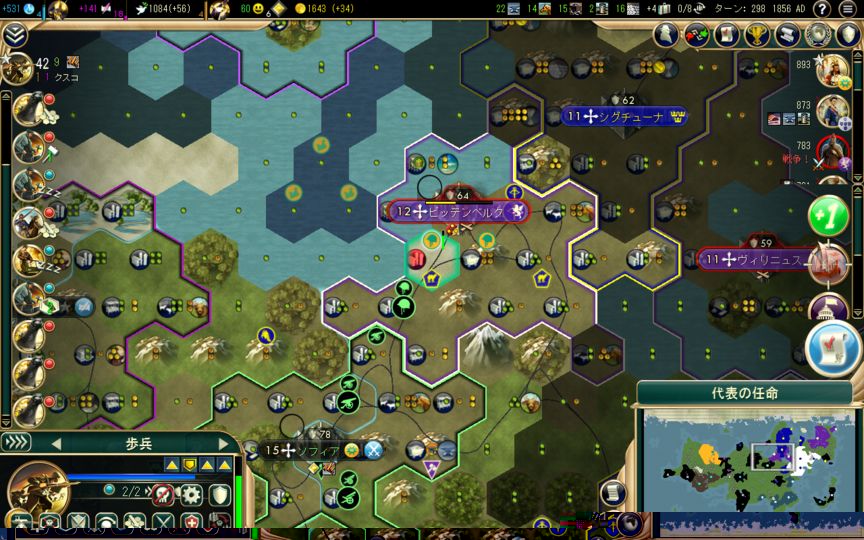
Task: Activate the gear automate unit action
Action: tap(190, 494)
